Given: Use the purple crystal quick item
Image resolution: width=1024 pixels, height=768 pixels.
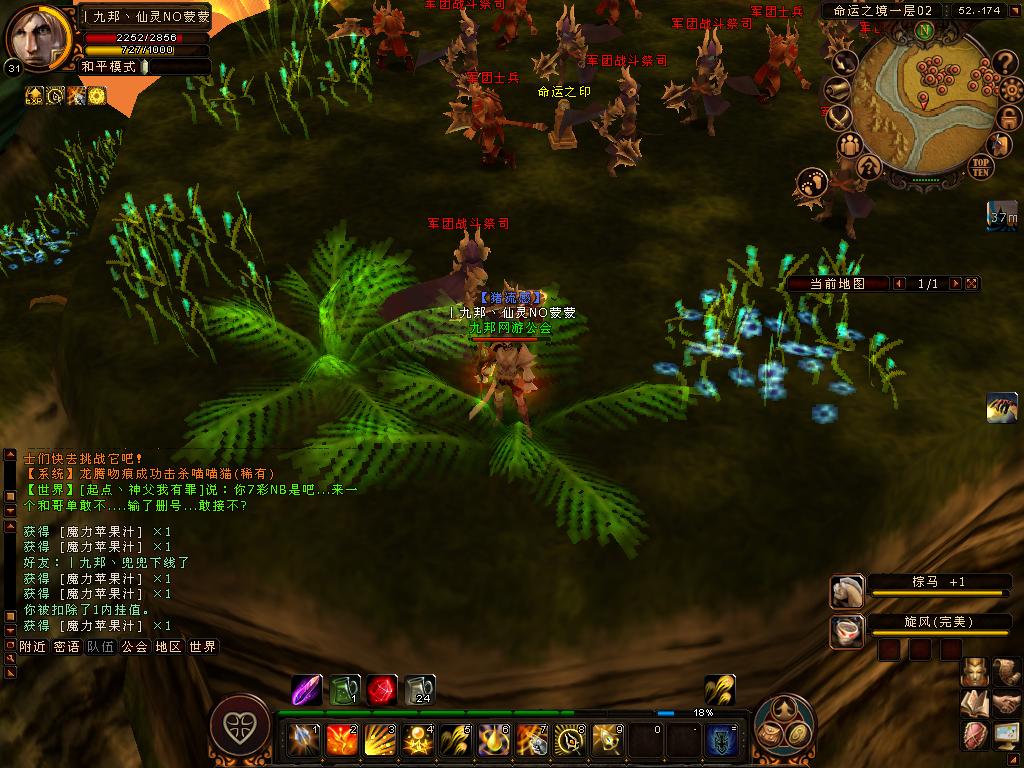Looking at the screenshot, I should pyautogui.click(x=307, y=690).
